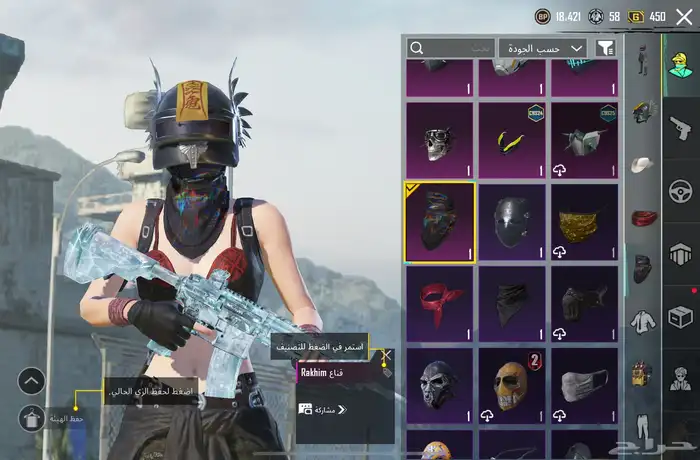Click the item search field
Image resolution: width=700 pixels, height=460 pixels.
click(452, 47)
